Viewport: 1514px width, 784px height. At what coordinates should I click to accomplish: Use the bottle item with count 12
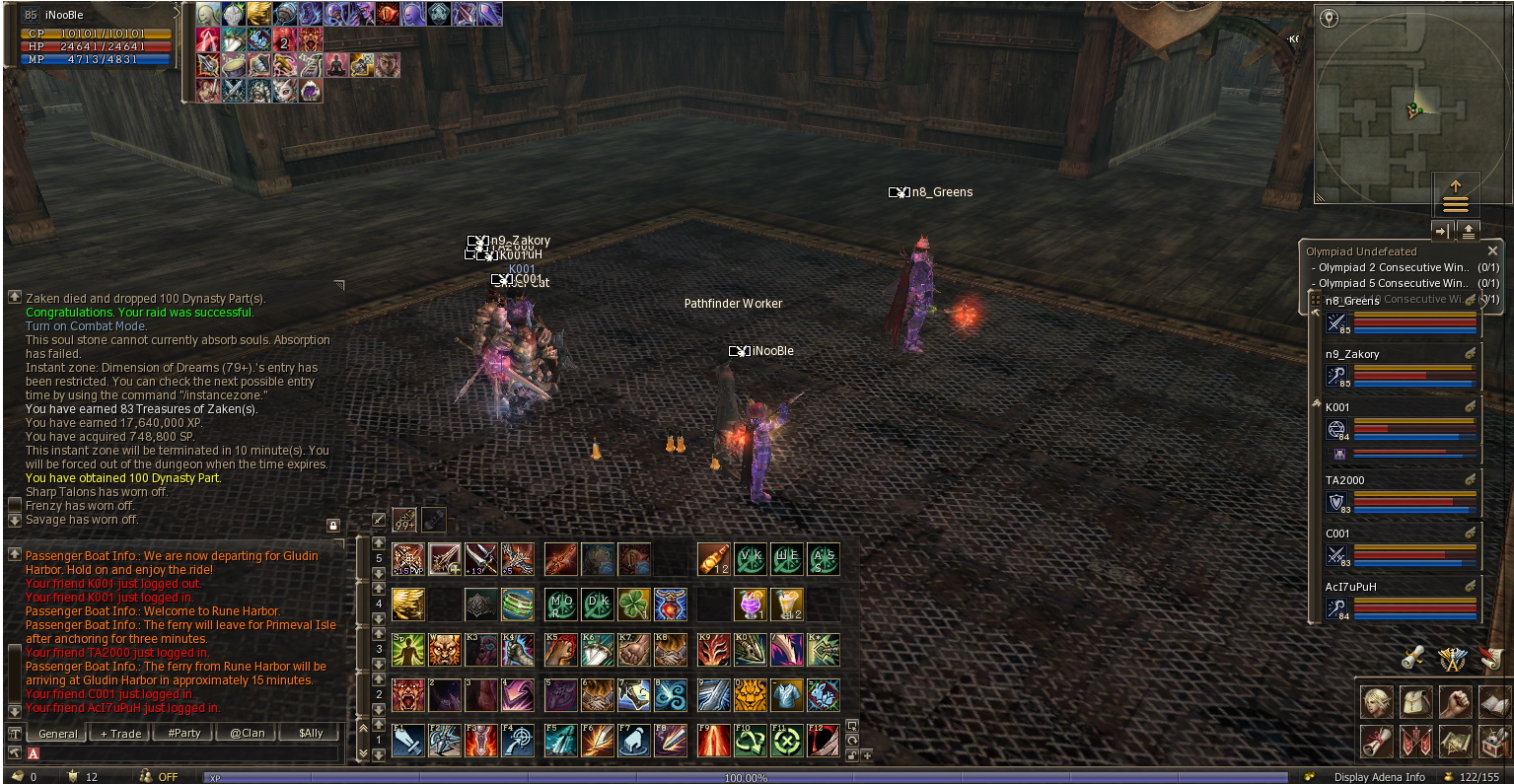pyautogui.click(x=713, y=559)
